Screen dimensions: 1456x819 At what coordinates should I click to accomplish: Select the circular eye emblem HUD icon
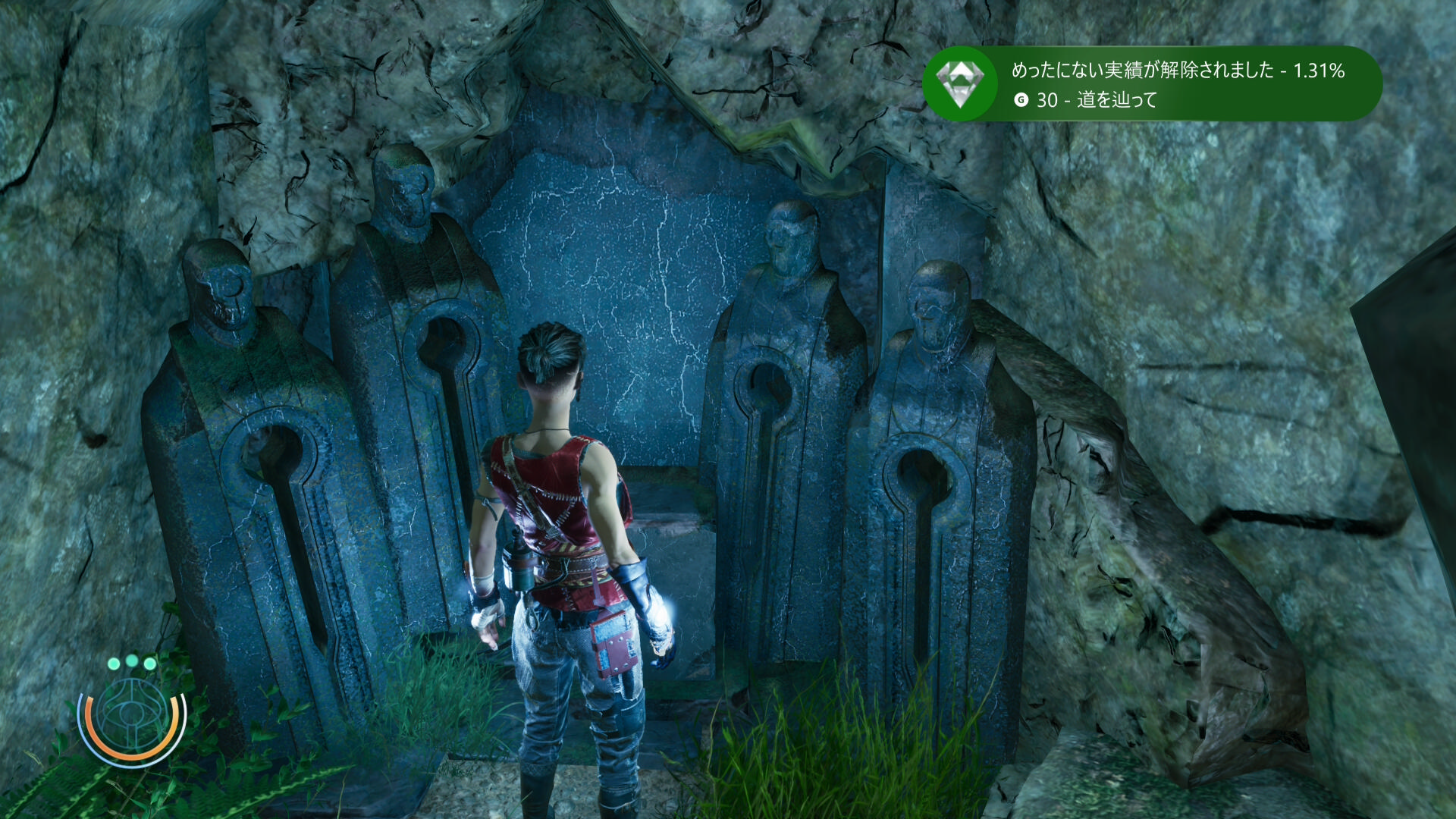click(132, 715)
